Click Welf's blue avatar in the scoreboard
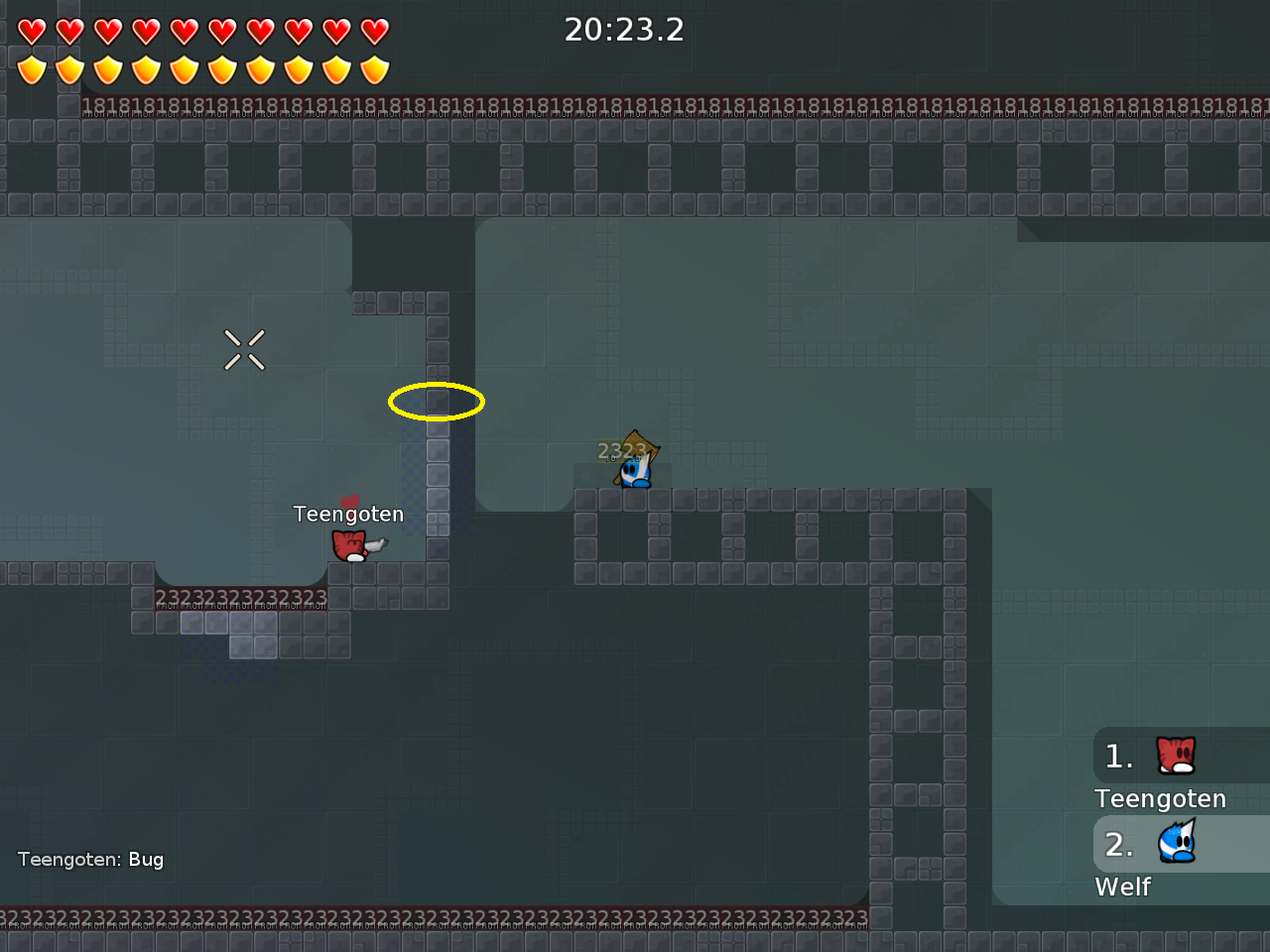Screen dimensions: 1270x952 tap(1179, 843)
